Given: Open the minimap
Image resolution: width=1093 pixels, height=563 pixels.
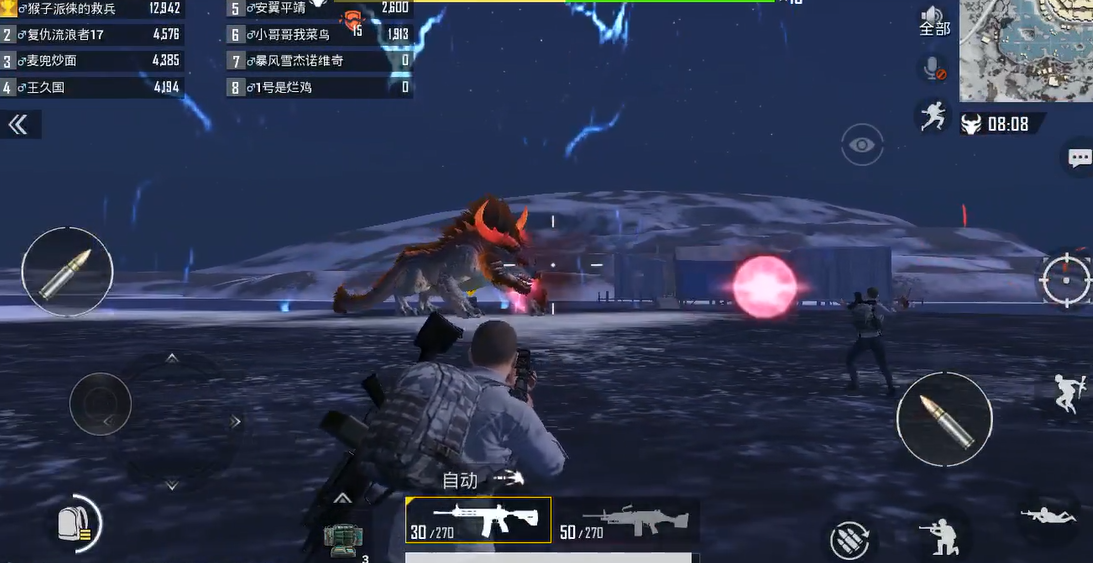Looking at the screenshot, I should pos(1026,50).
